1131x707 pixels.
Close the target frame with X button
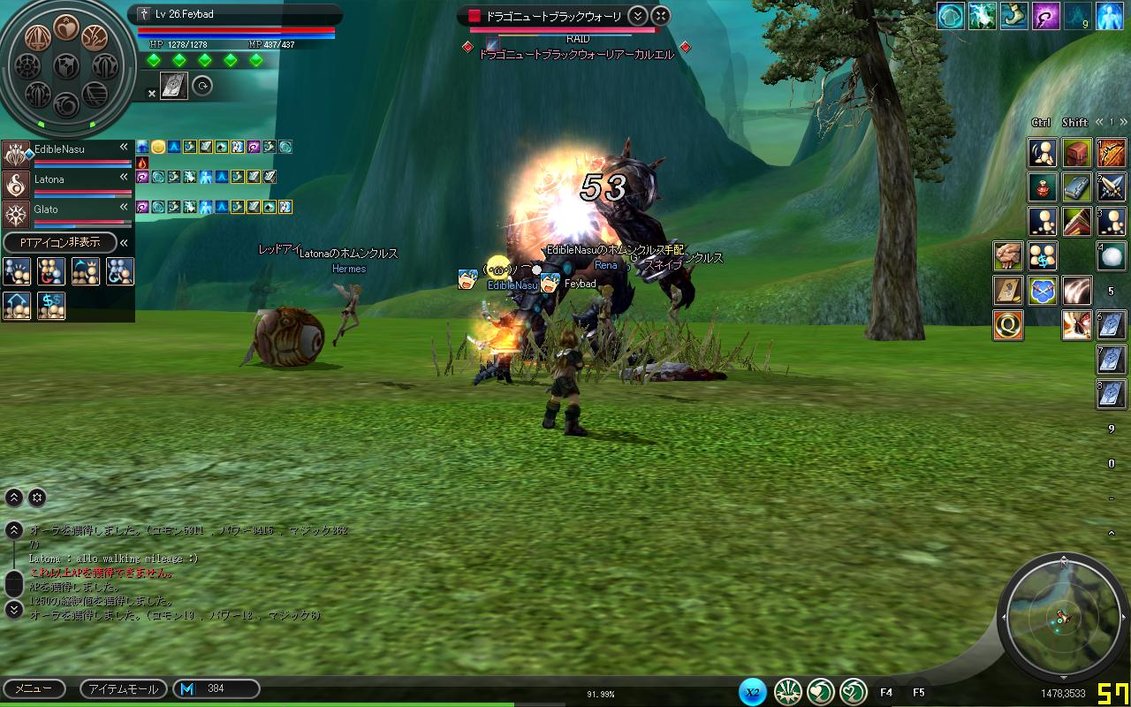pos(661,15)
